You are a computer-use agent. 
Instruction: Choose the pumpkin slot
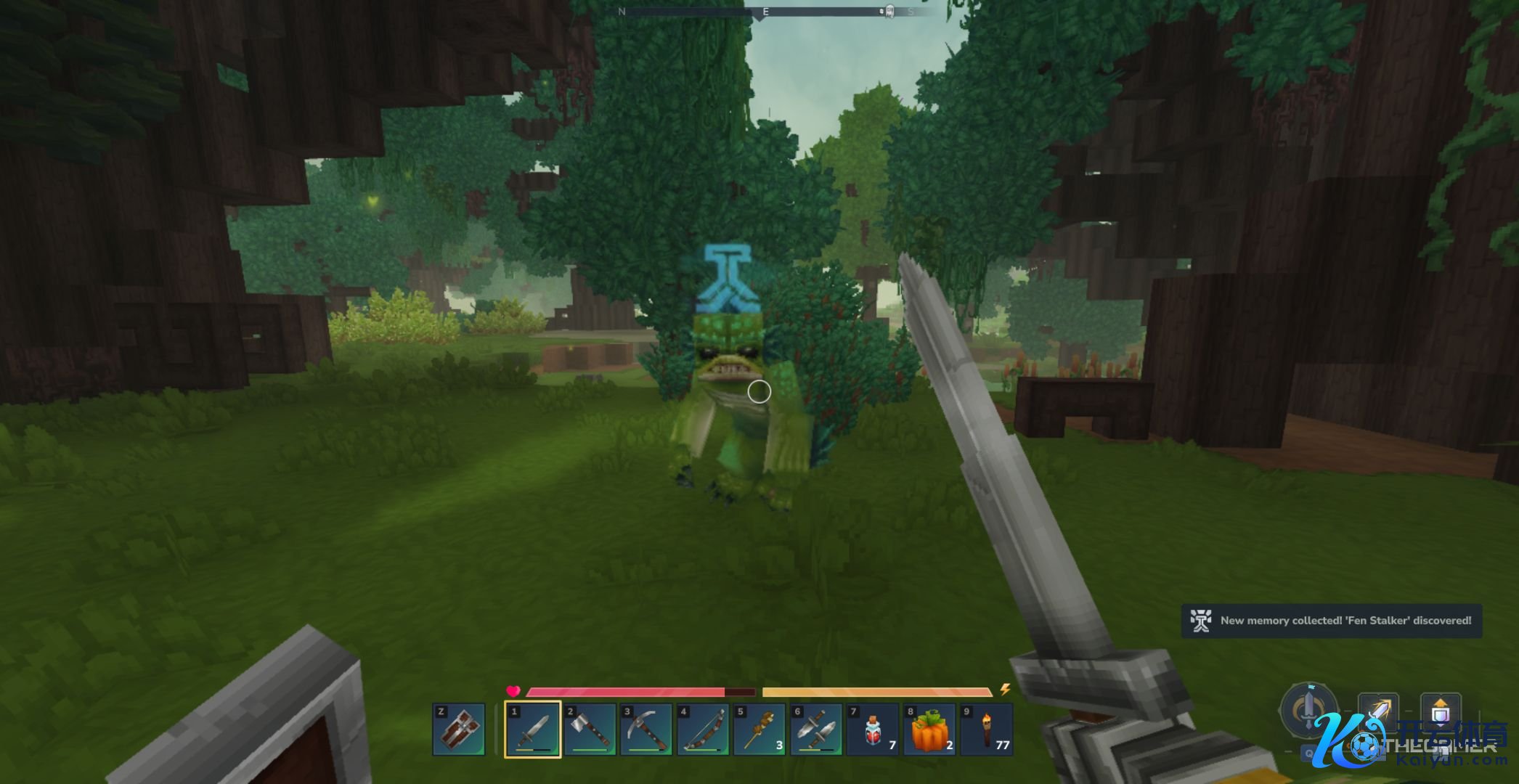click(x=929, y=729)
